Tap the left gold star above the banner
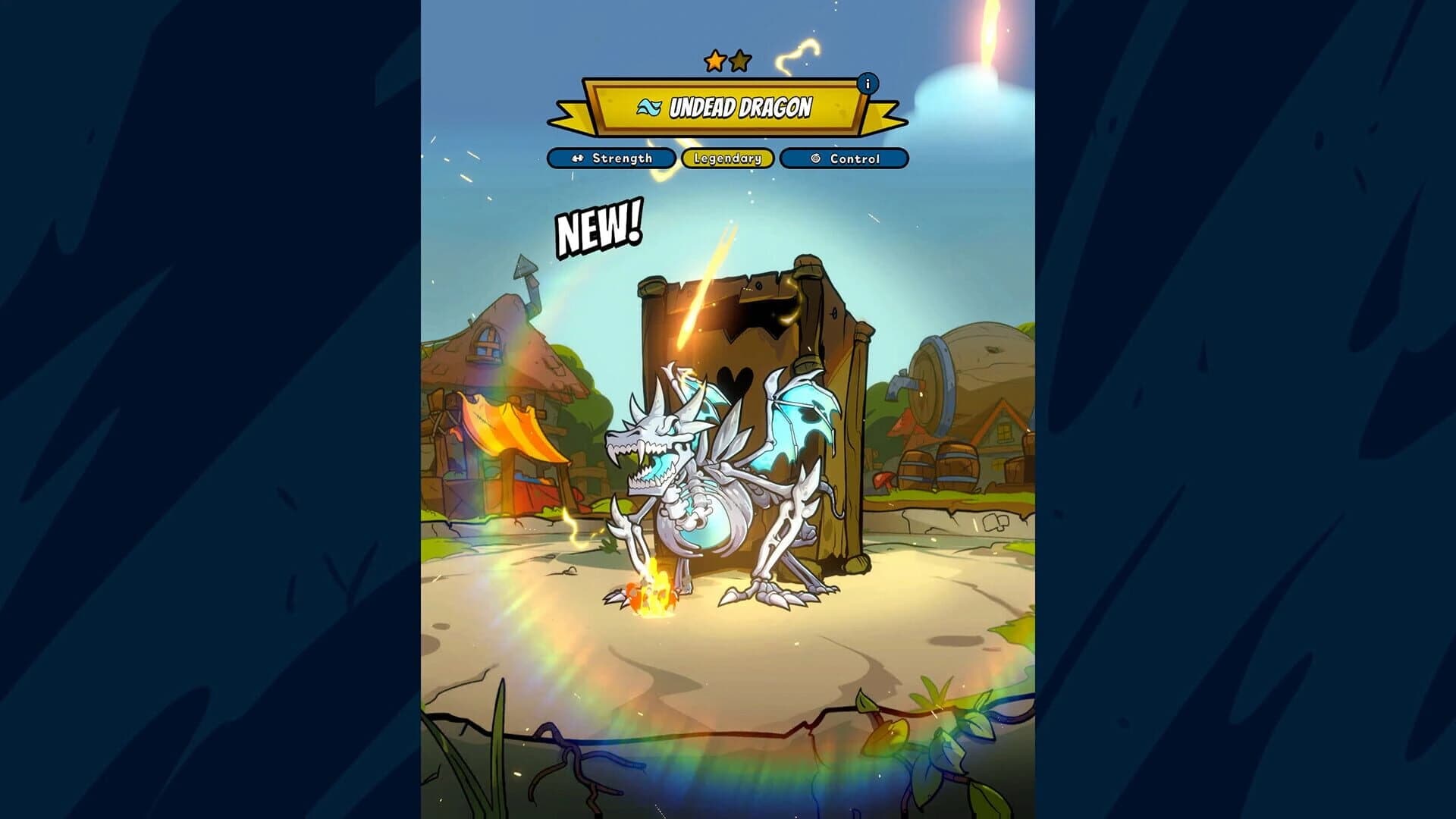This screenshot has height=819, width=1456. click(x=714, y=60)
